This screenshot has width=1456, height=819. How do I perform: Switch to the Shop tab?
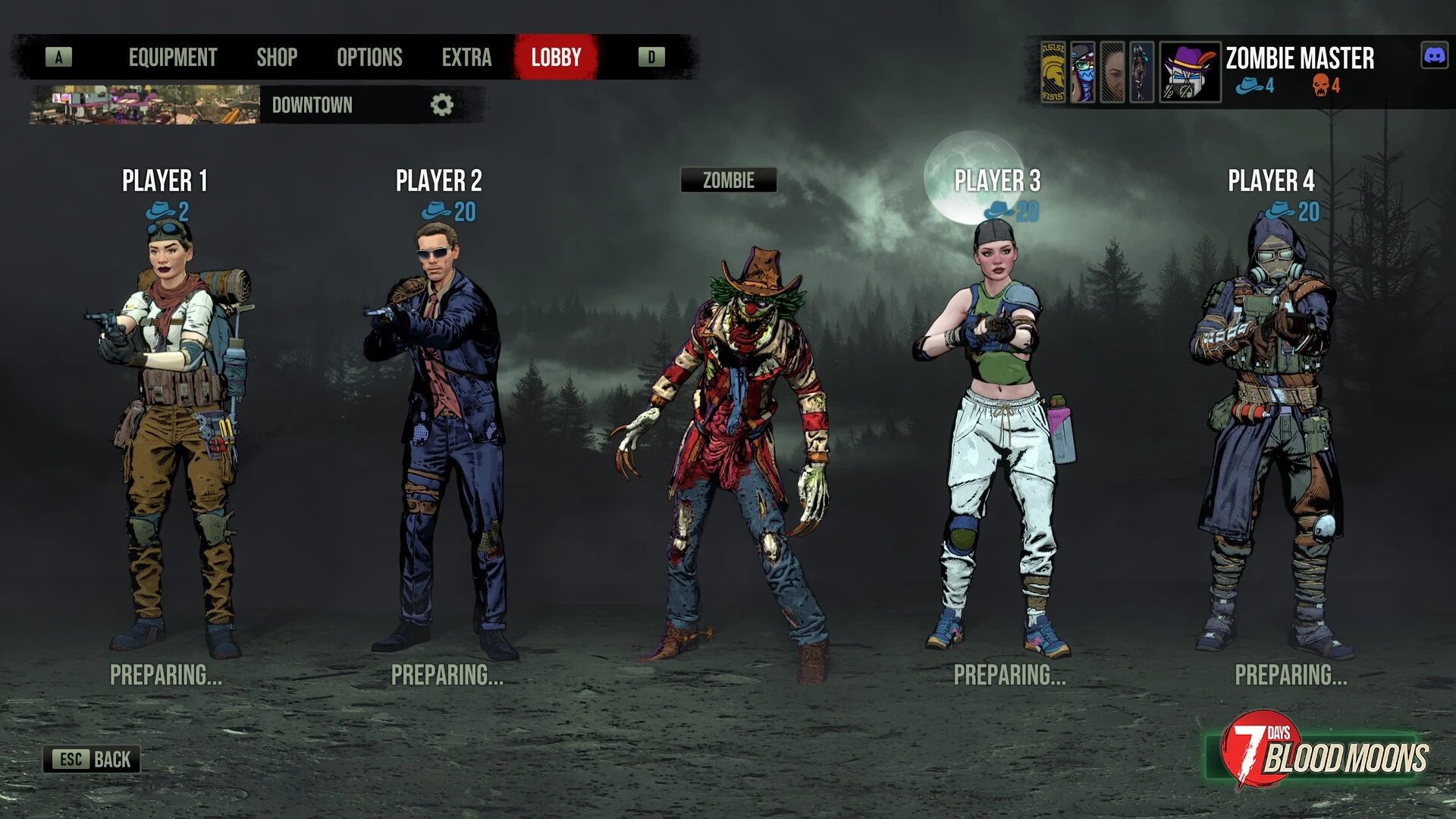coord(277,58)
